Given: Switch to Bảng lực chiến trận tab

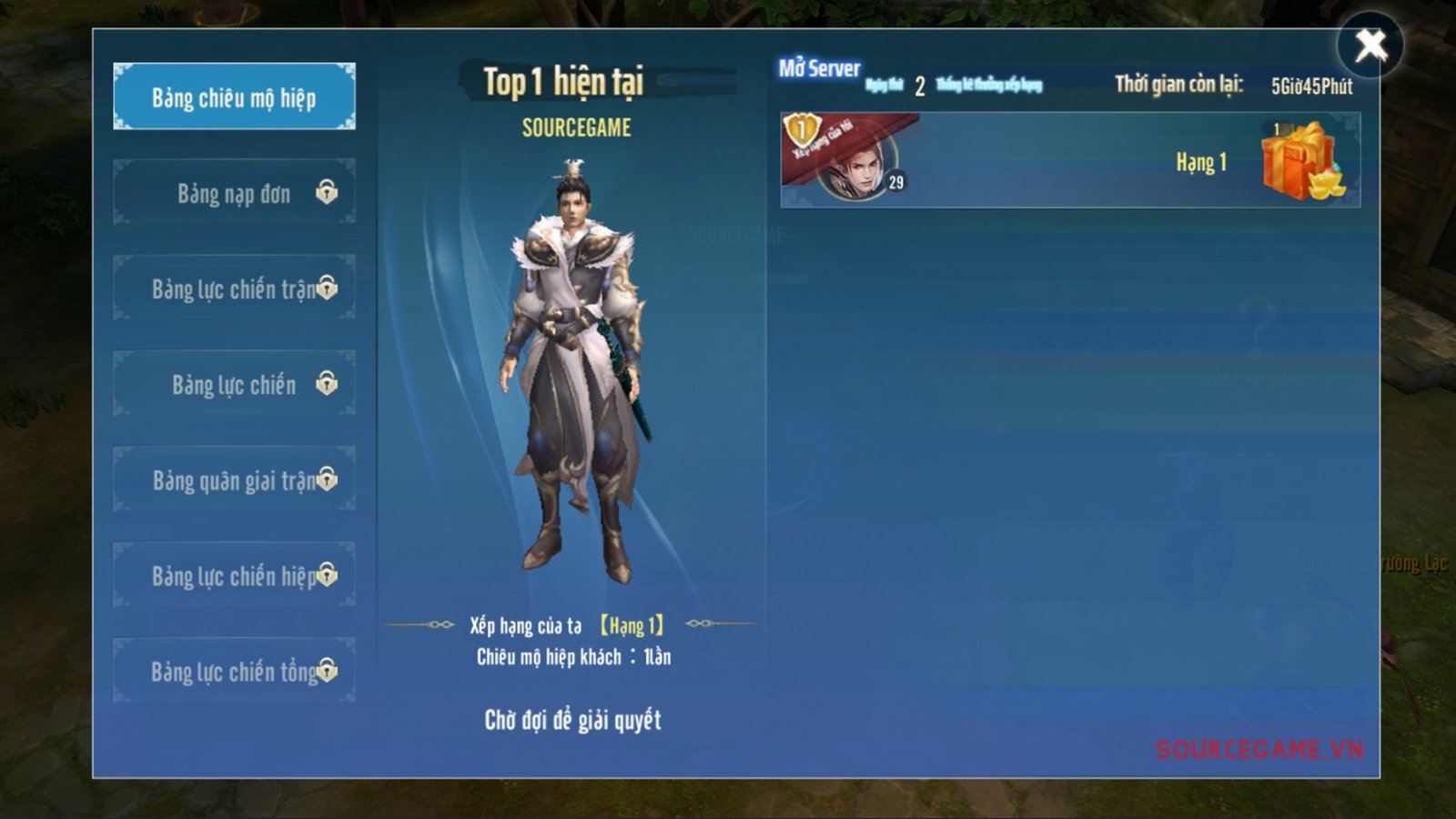Looking at the screenshot, I should coord(234,288).
